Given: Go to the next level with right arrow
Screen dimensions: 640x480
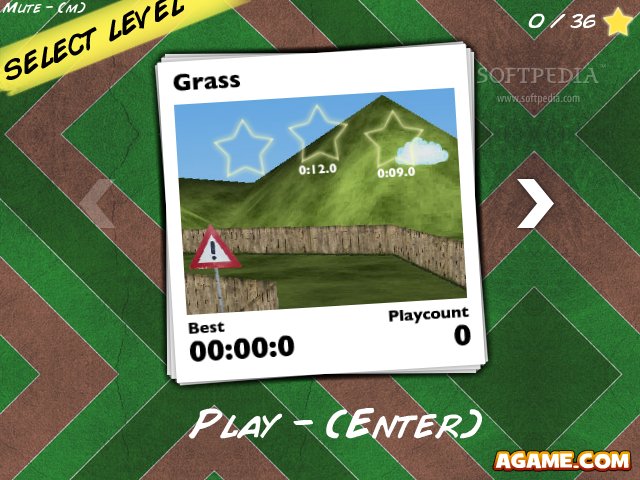Looking at the screenshot, I should tap(537, 203).
